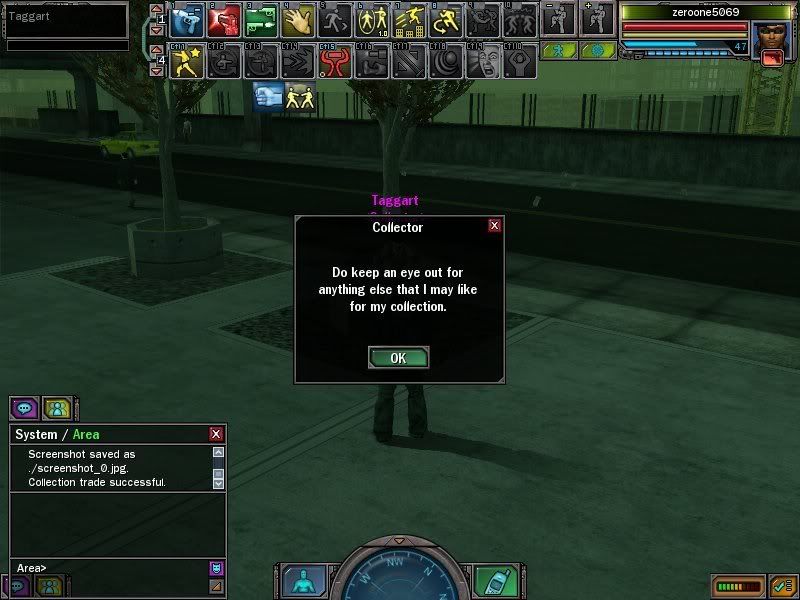The image size is (800, 600).
Task: Open the blue character figure panel
Action: pyautogui.click(x=300, y=579)
